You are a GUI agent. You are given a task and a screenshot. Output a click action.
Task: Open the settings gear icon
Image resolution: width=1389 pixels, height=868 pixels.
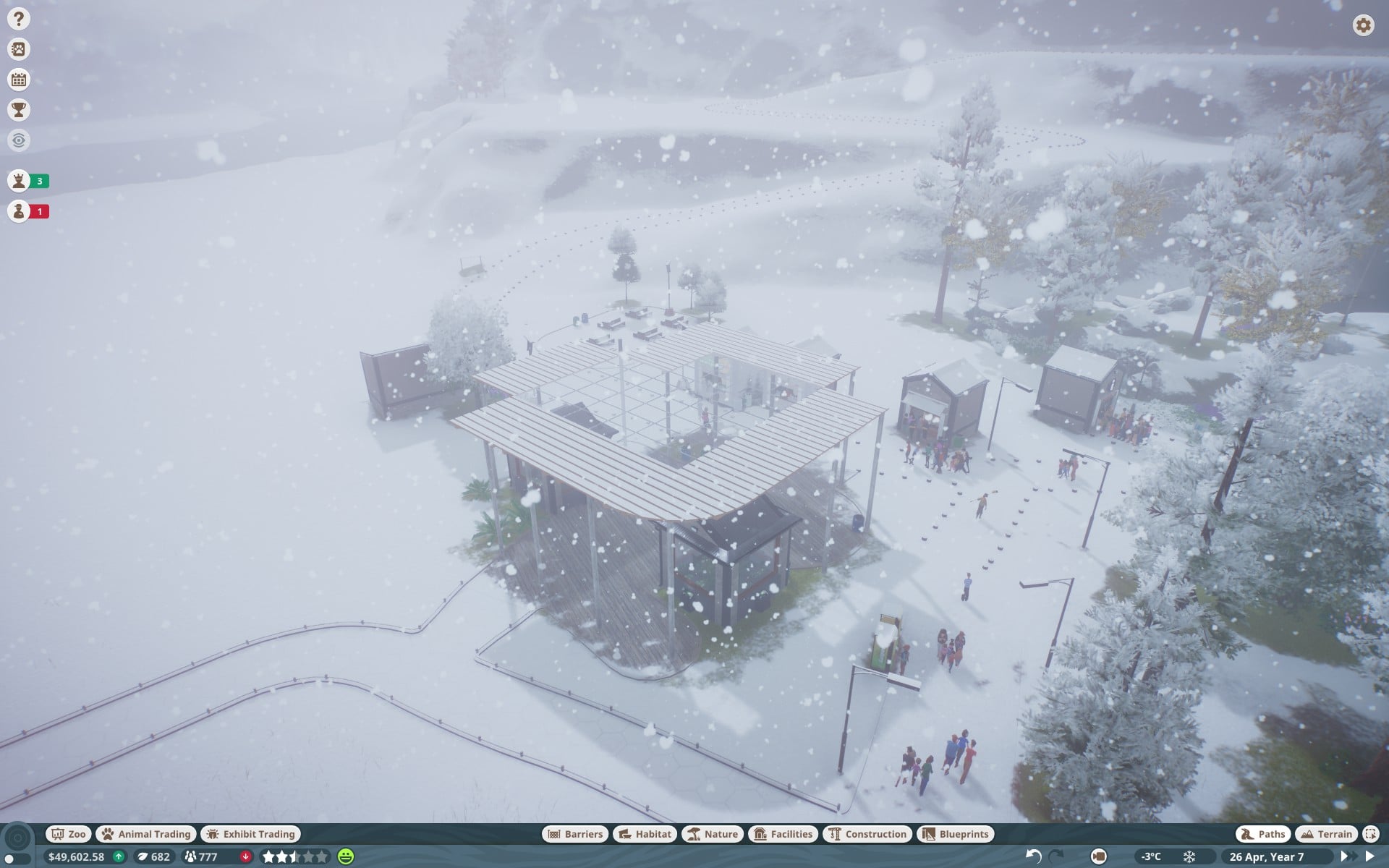1363,25
